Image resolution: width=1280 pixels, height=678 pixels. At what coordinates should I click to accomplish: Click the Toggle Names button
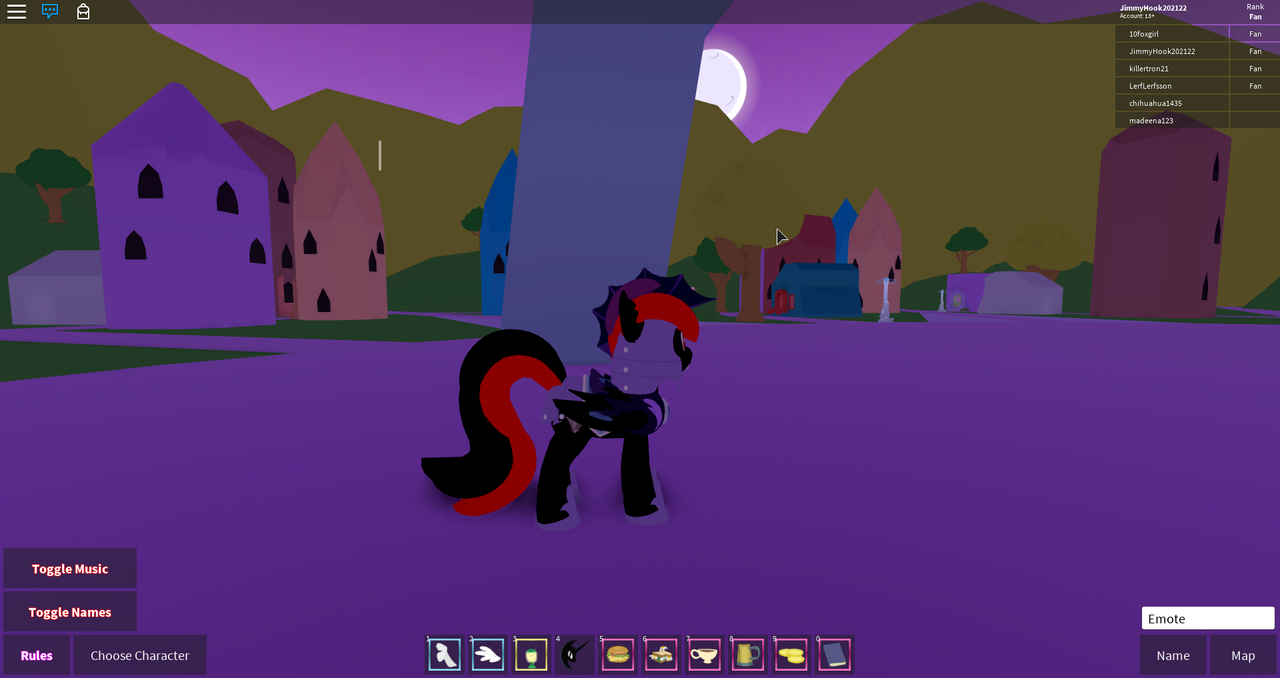point(70,612)
